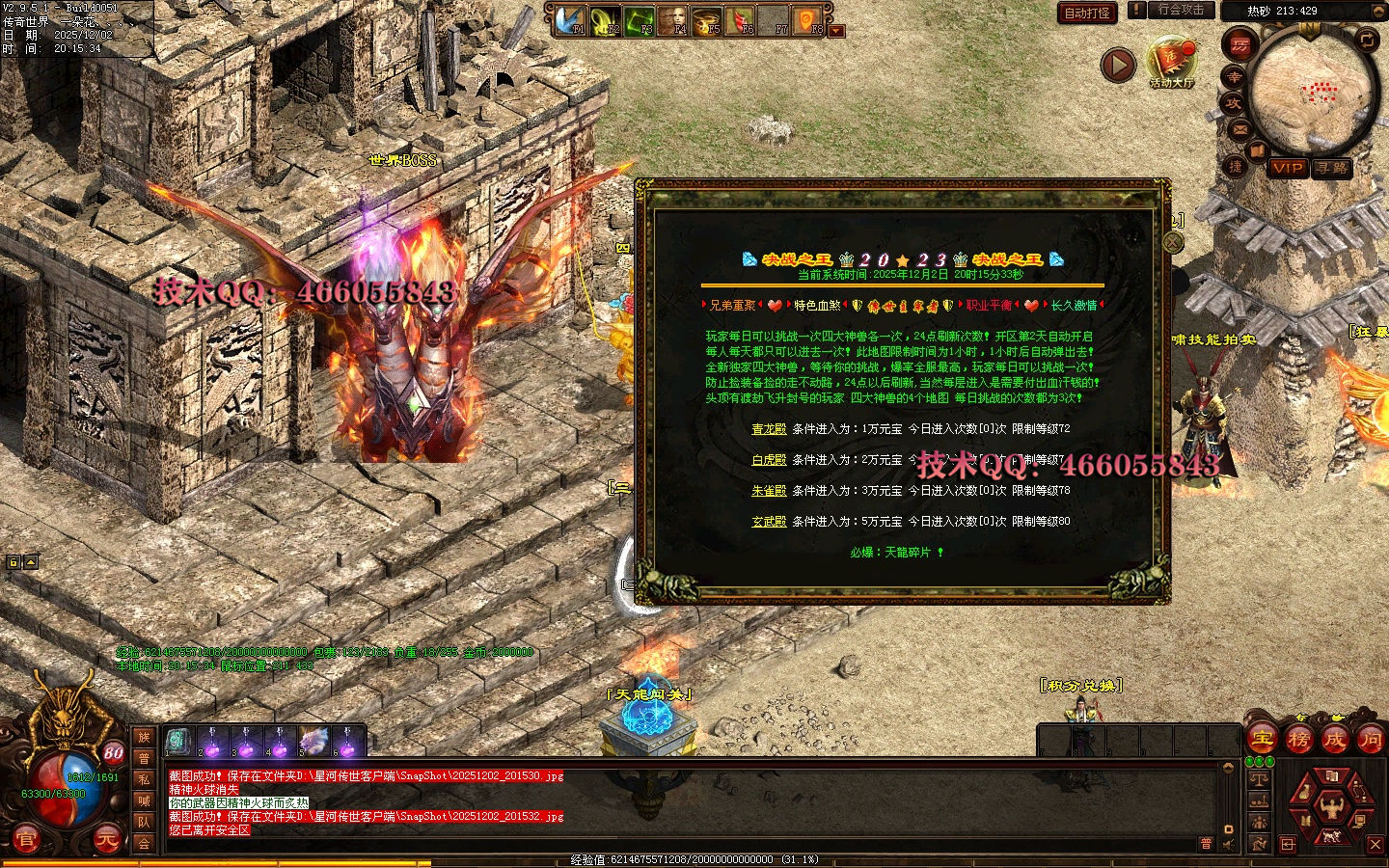Image resolution: width=1389 pixels, height=868 pixels.
Task: Click the red X exit button
Action: pos(1375,845)
